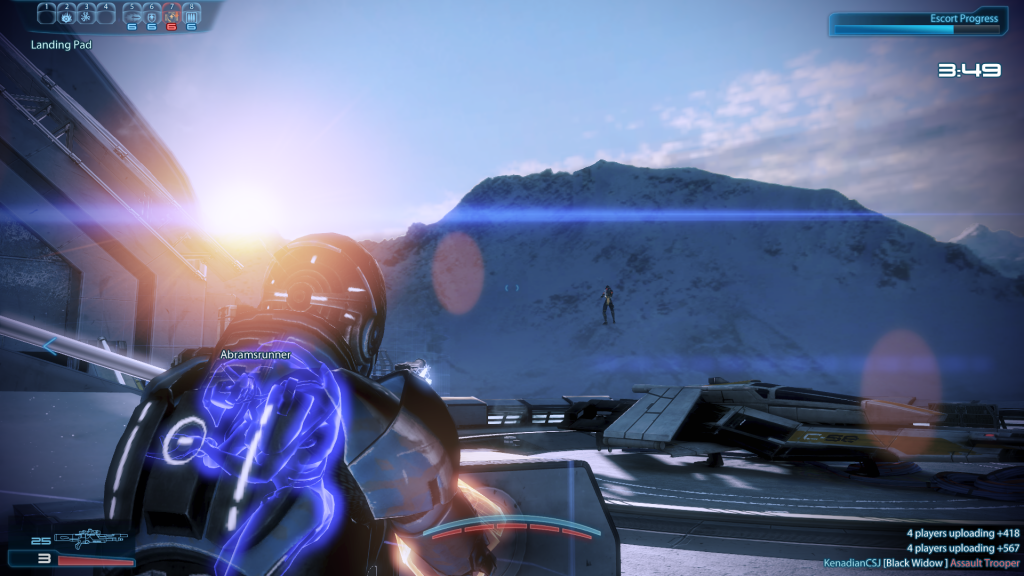
Task: Select the Escort Progress objective tracker
Action: click(x=917, y=23)
